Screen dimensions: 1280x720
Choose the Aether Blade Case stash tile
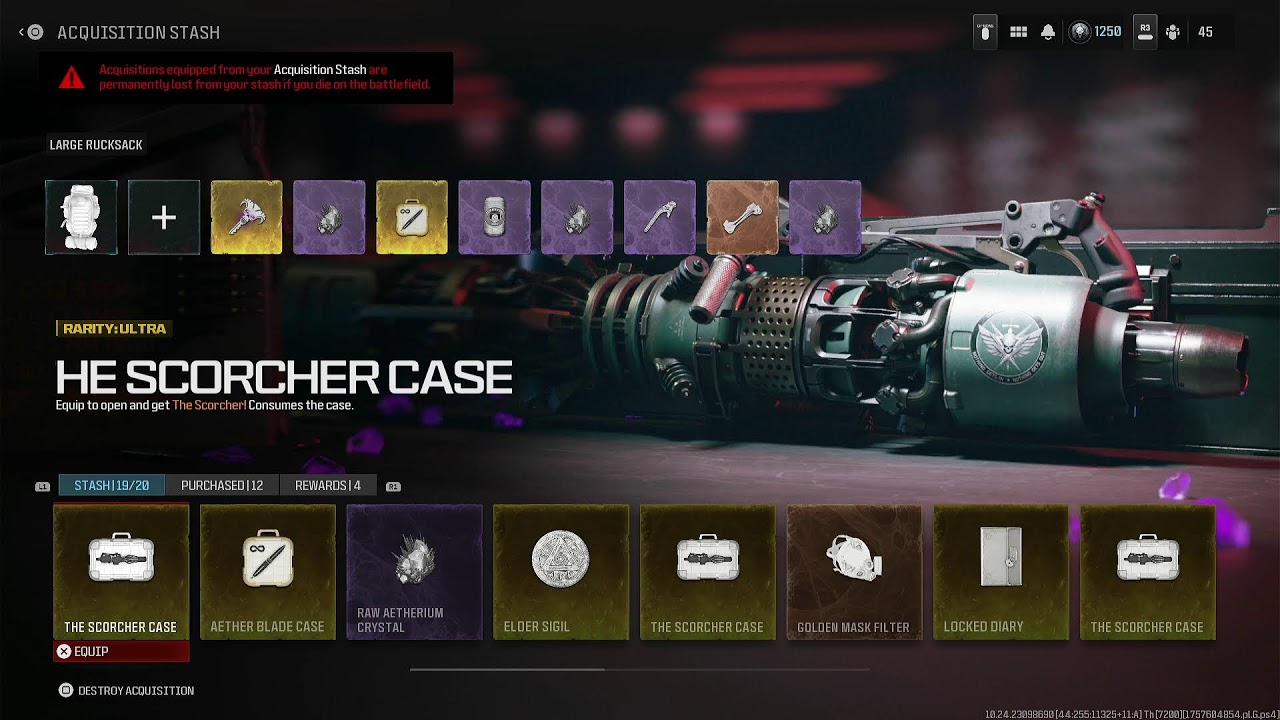(x=267, y=571)
